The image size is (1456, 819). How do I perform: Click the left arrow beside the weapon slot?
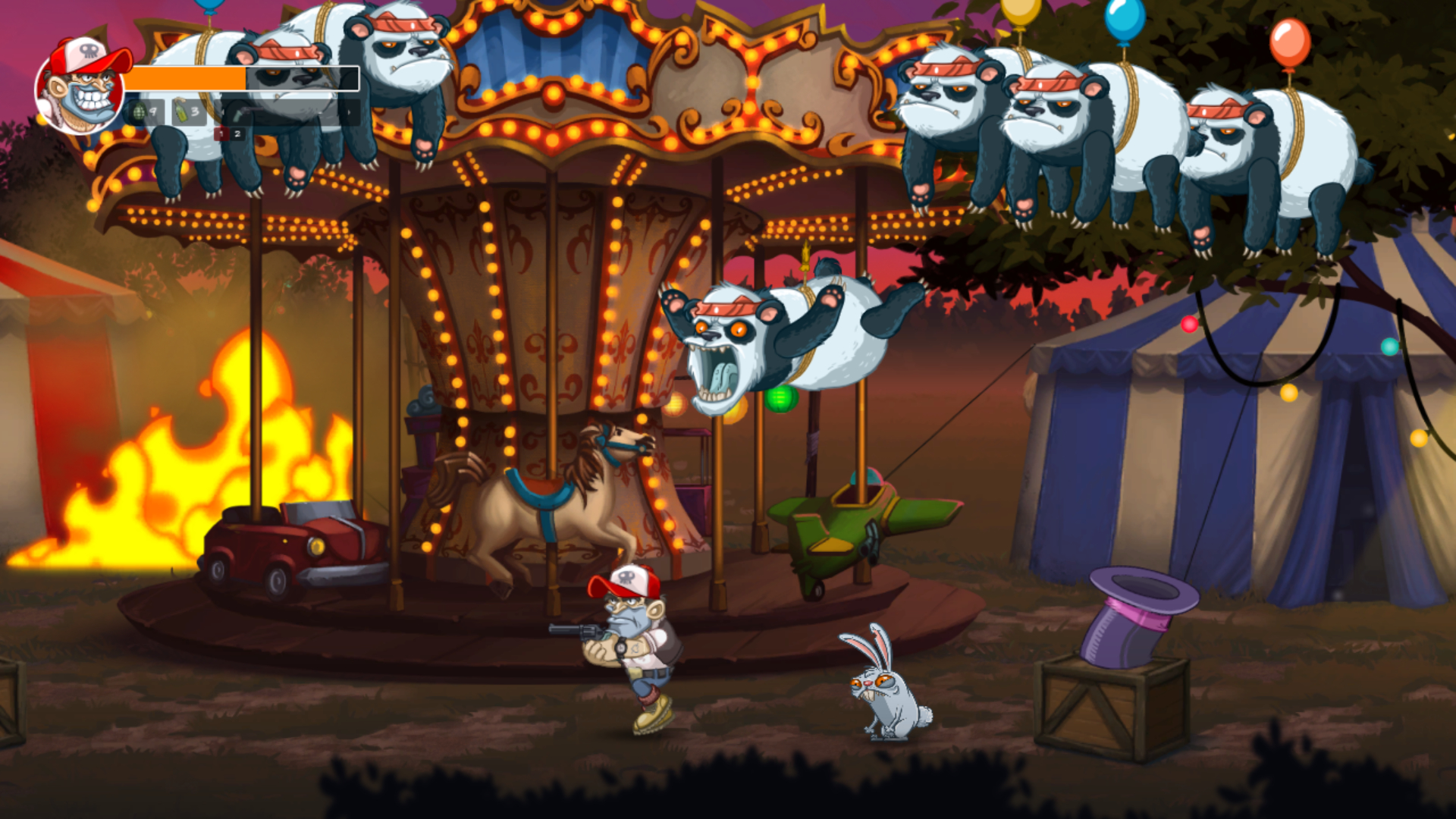[x=224, y=112]
